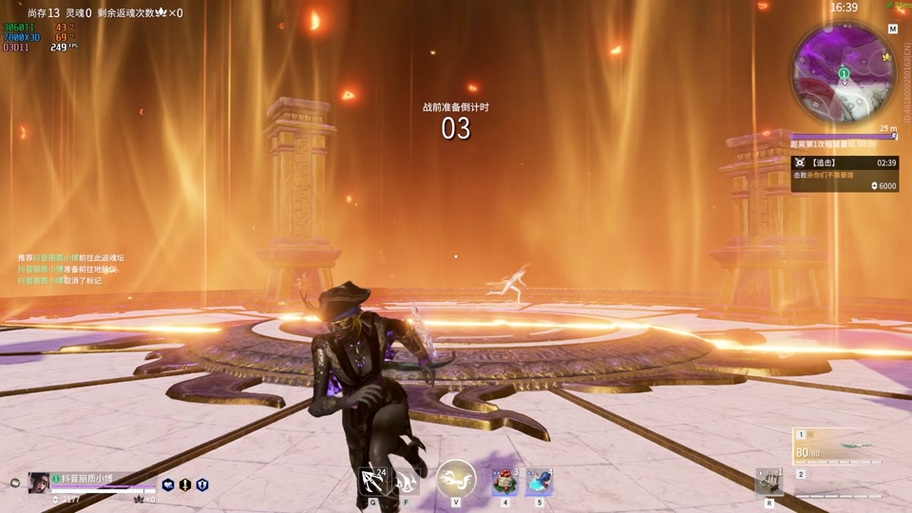Use the red consumable item in the hotbar
The width and height of the screenshot is (912, 513).
tap(504, 482)
